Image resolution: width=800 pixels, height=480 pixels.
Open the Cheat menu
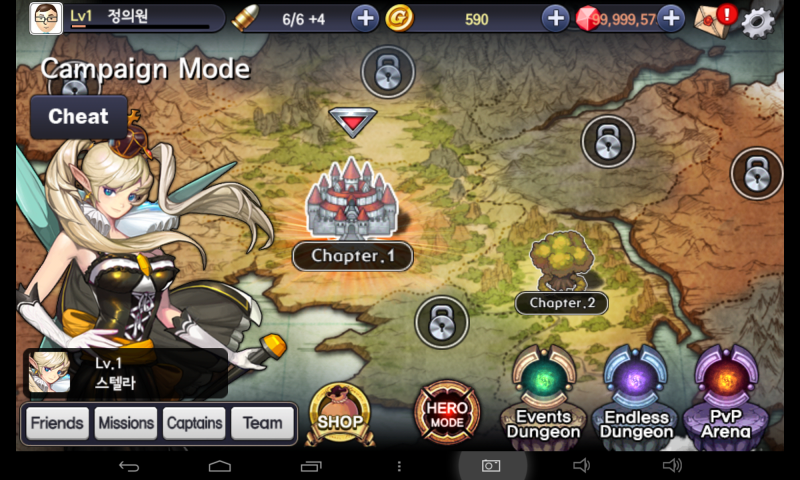78,117
